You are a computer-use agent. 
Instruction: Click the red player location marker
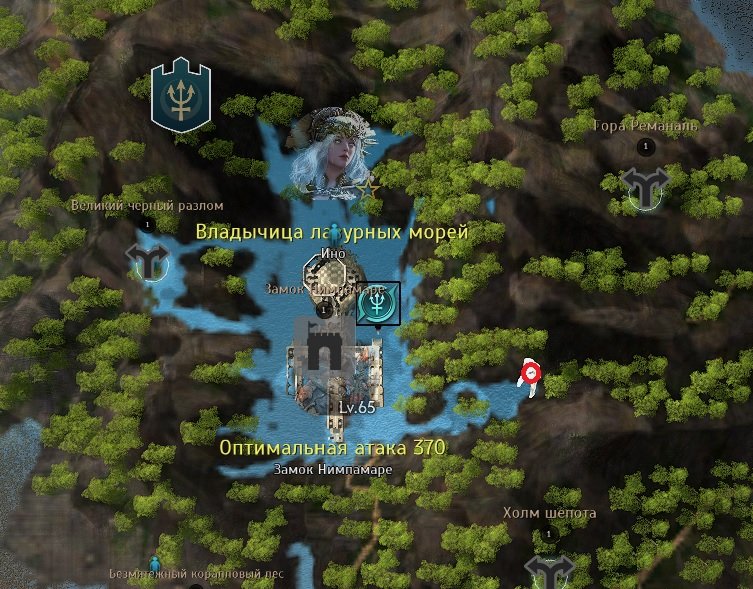tap(529, 375)
